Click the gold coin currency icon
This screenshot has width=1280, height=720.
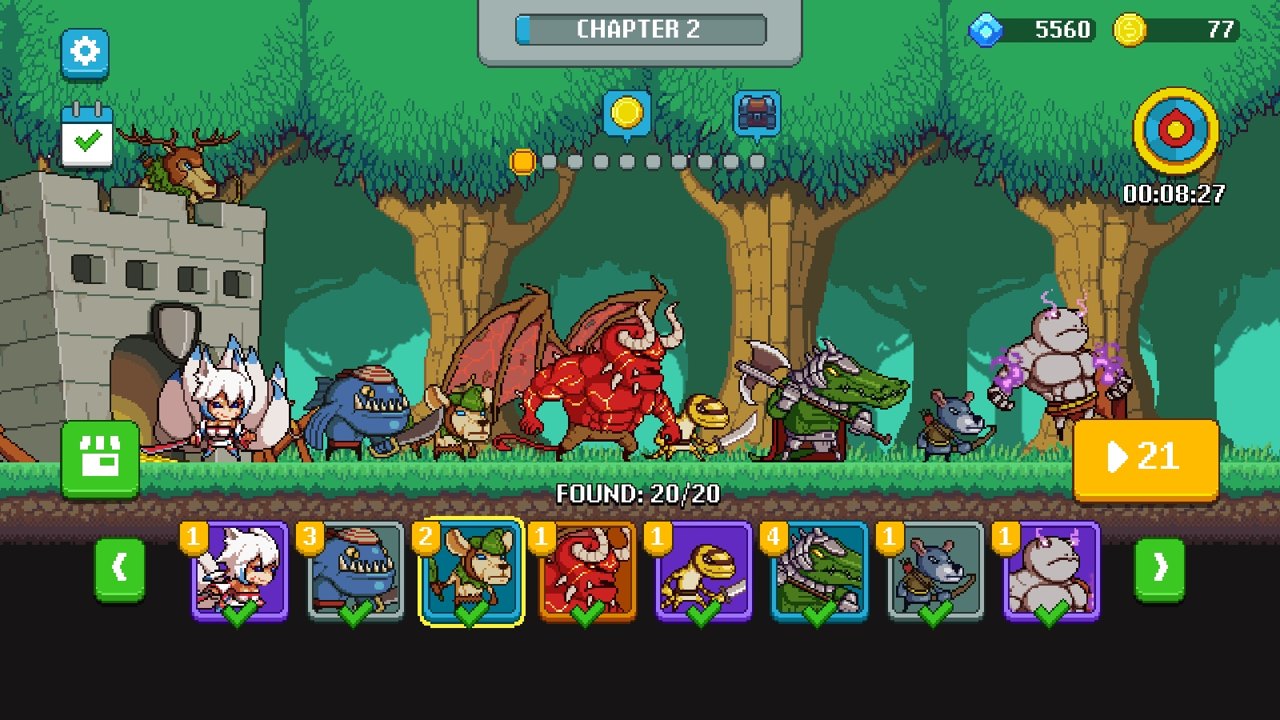tap(1131, 29)
